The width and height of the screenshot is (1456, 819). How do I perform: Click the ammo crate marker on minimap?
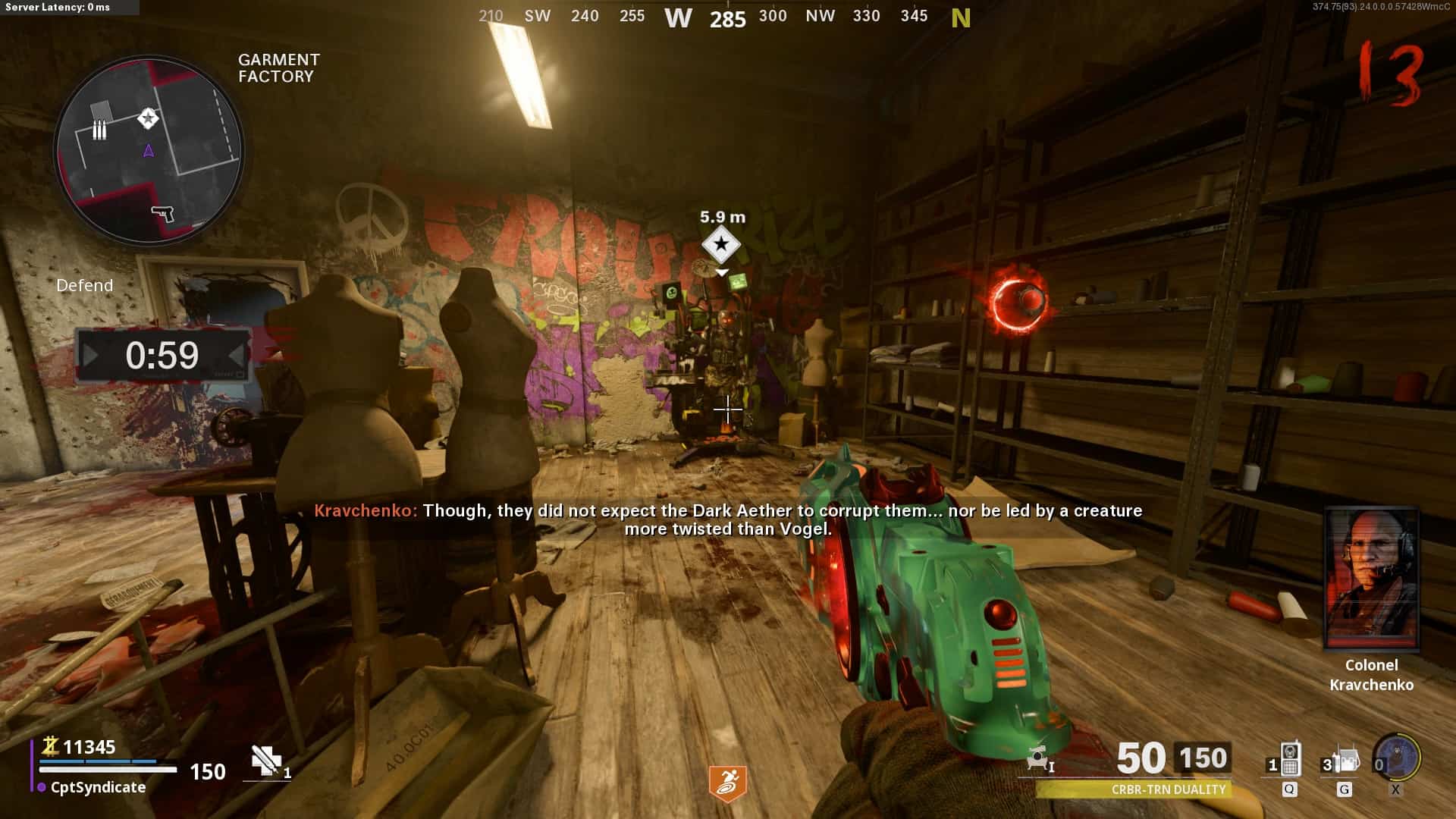(99, 130)
